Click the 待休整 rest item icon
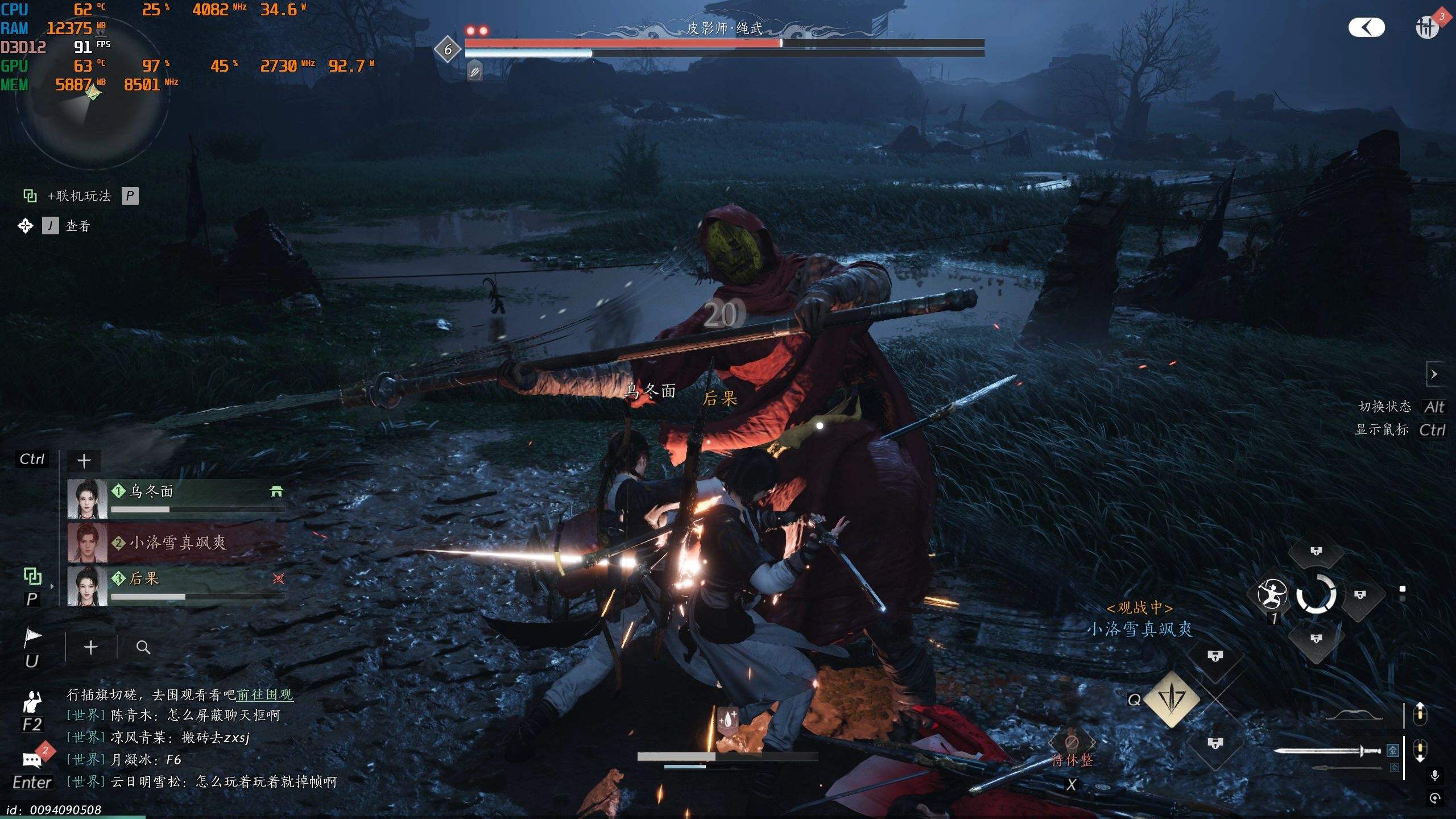Screen dimensions: 1456x819 coord(1072,743)
